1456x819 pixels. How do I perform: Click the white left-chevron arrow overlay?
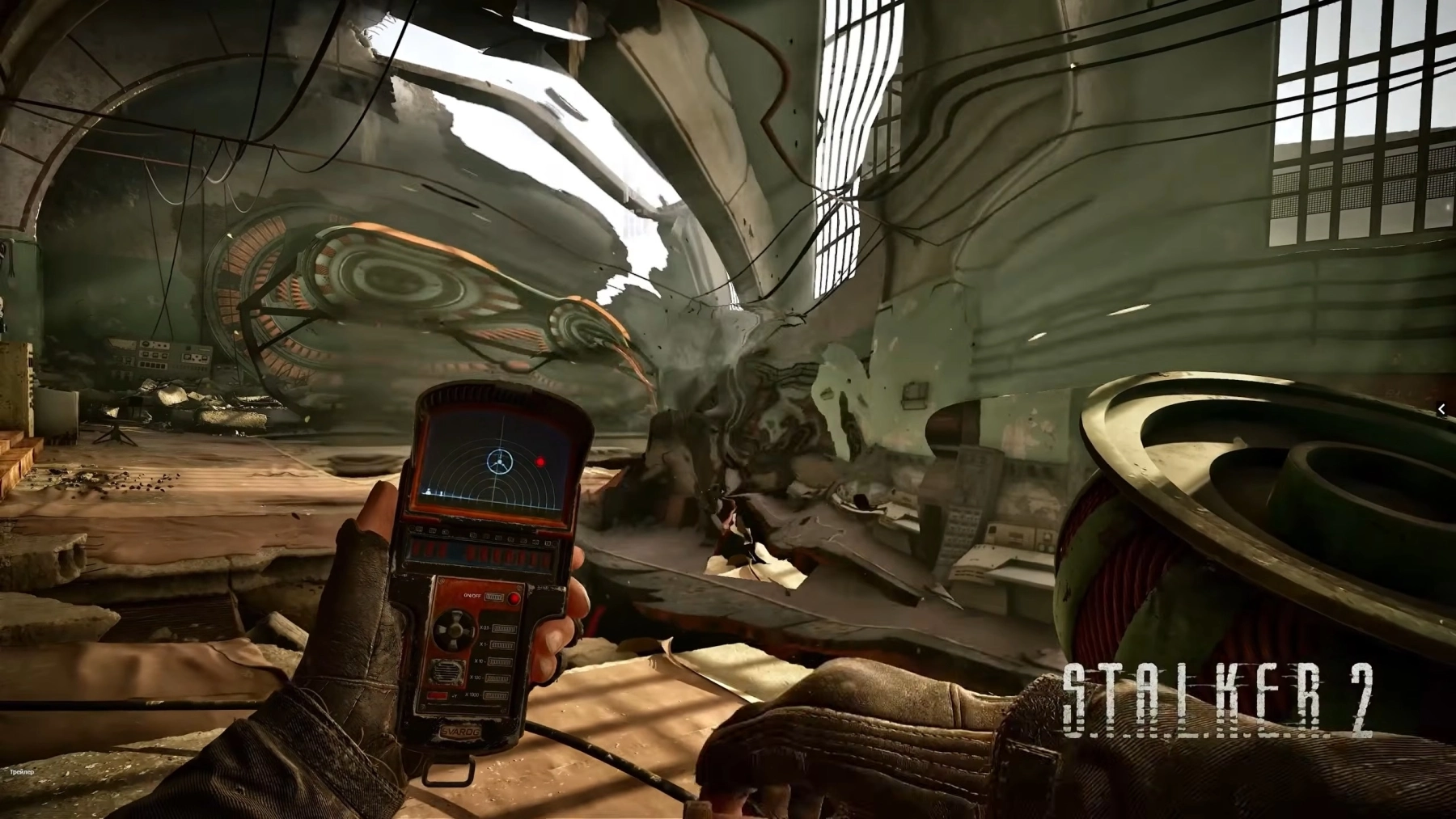(1441, 410)
